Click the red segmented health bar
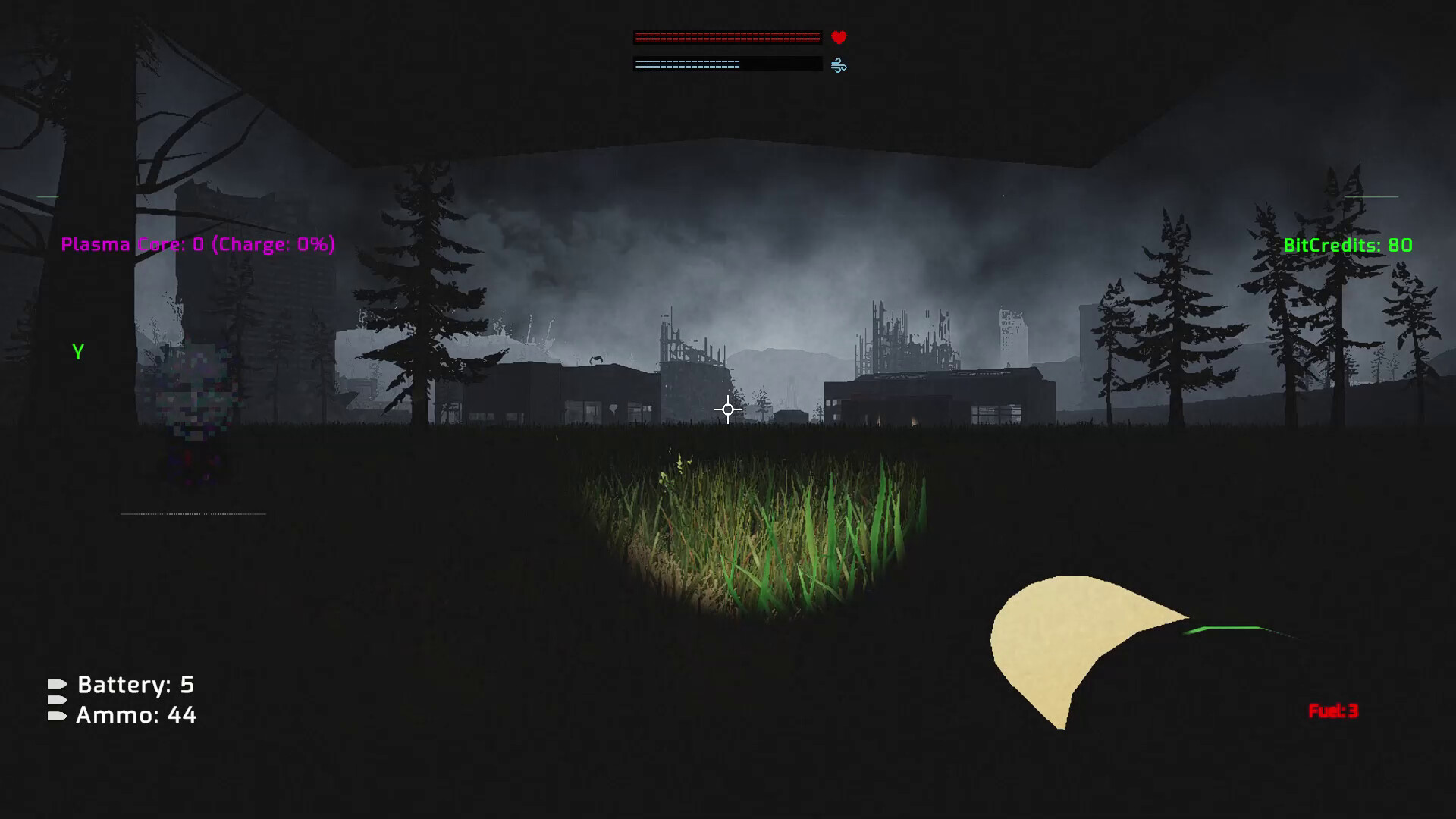 point(726,36)
